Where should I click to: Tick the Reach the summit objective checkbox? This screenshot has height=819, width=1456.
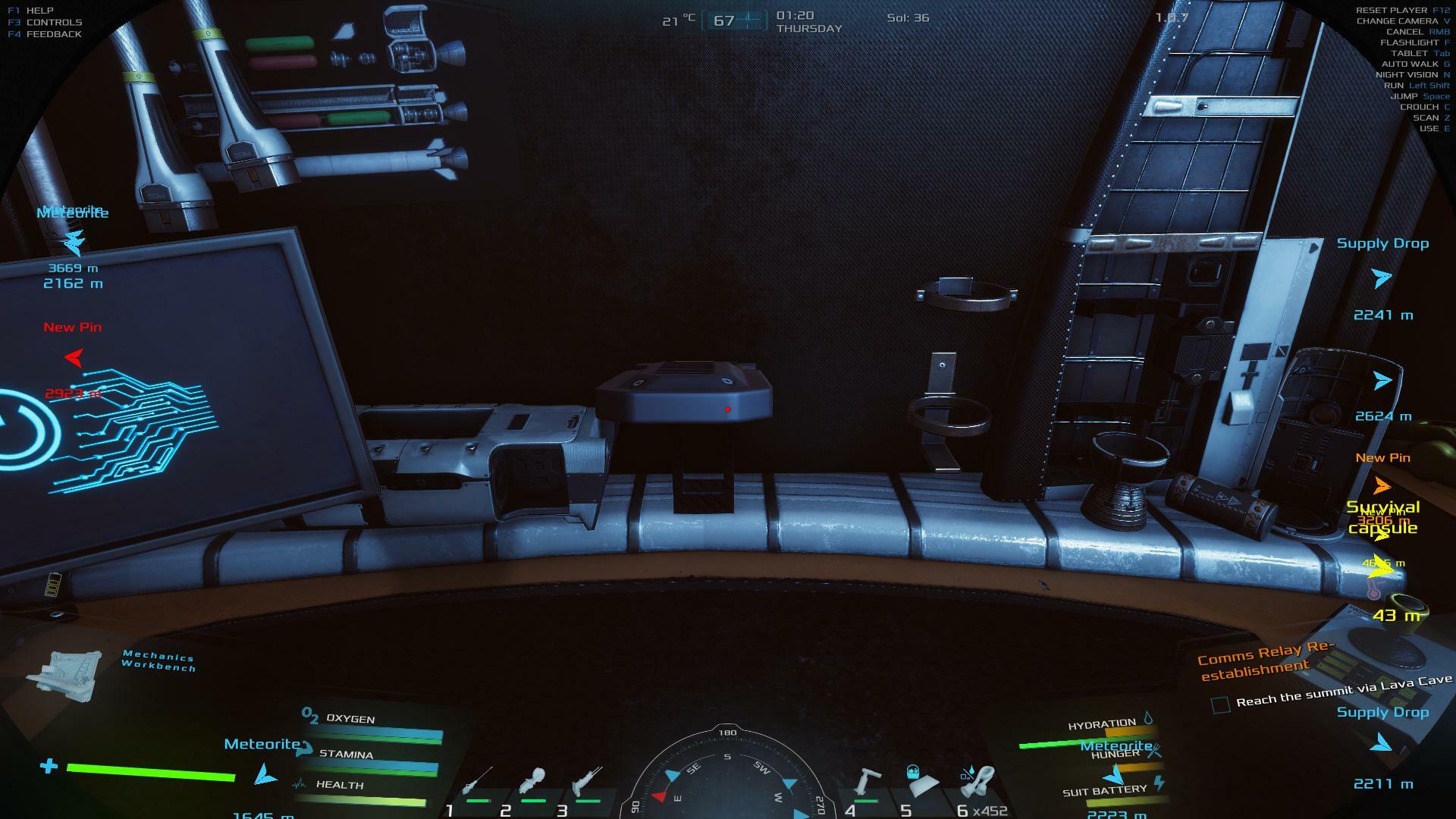(1220, 705)
